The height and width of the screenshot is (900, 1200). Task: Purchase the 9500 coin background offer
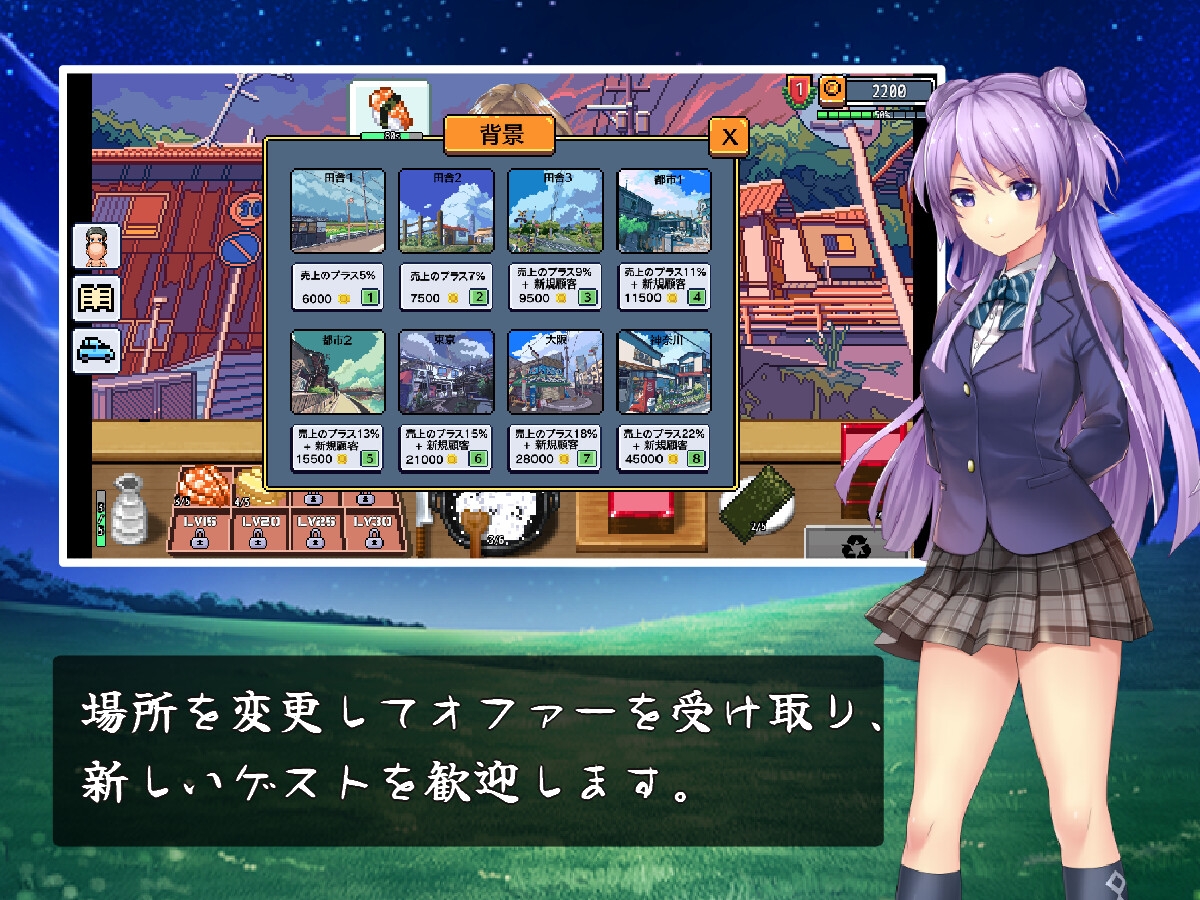[555, 286]
